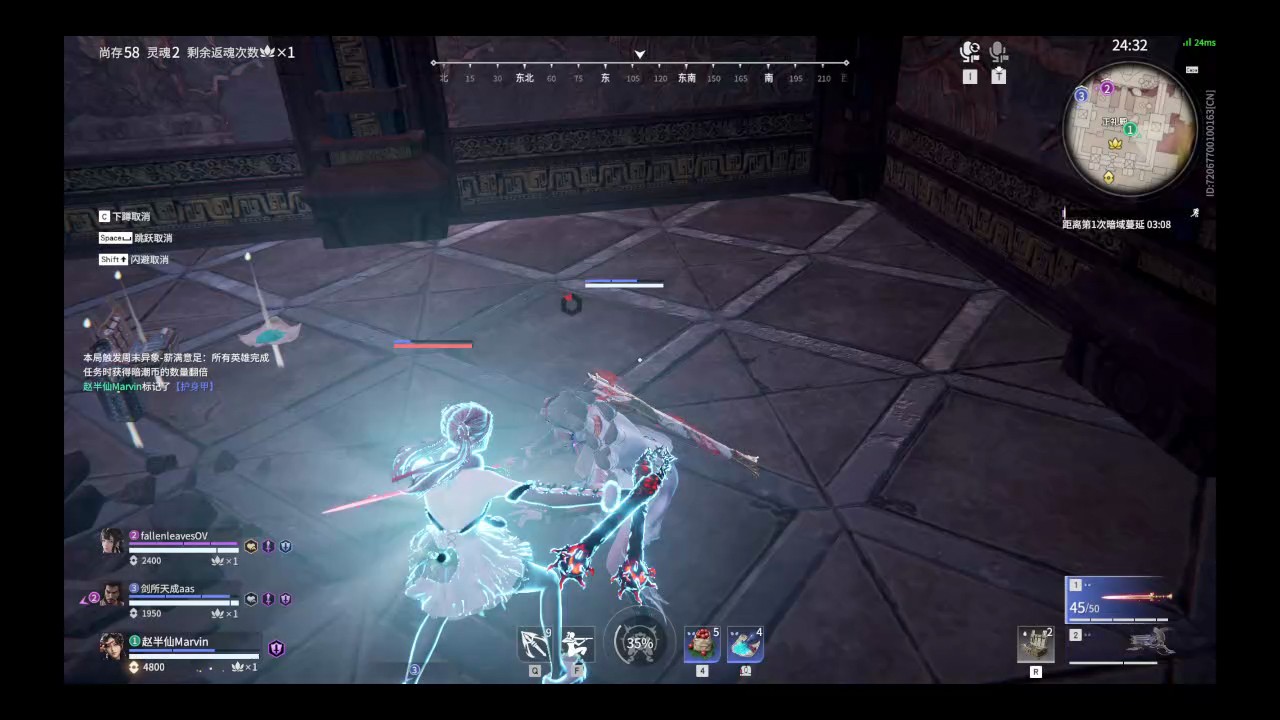Select the shield buff icon beside fallenleavesOV
Viewport: 1280px width, 720px height.
(x=283, y=548)
